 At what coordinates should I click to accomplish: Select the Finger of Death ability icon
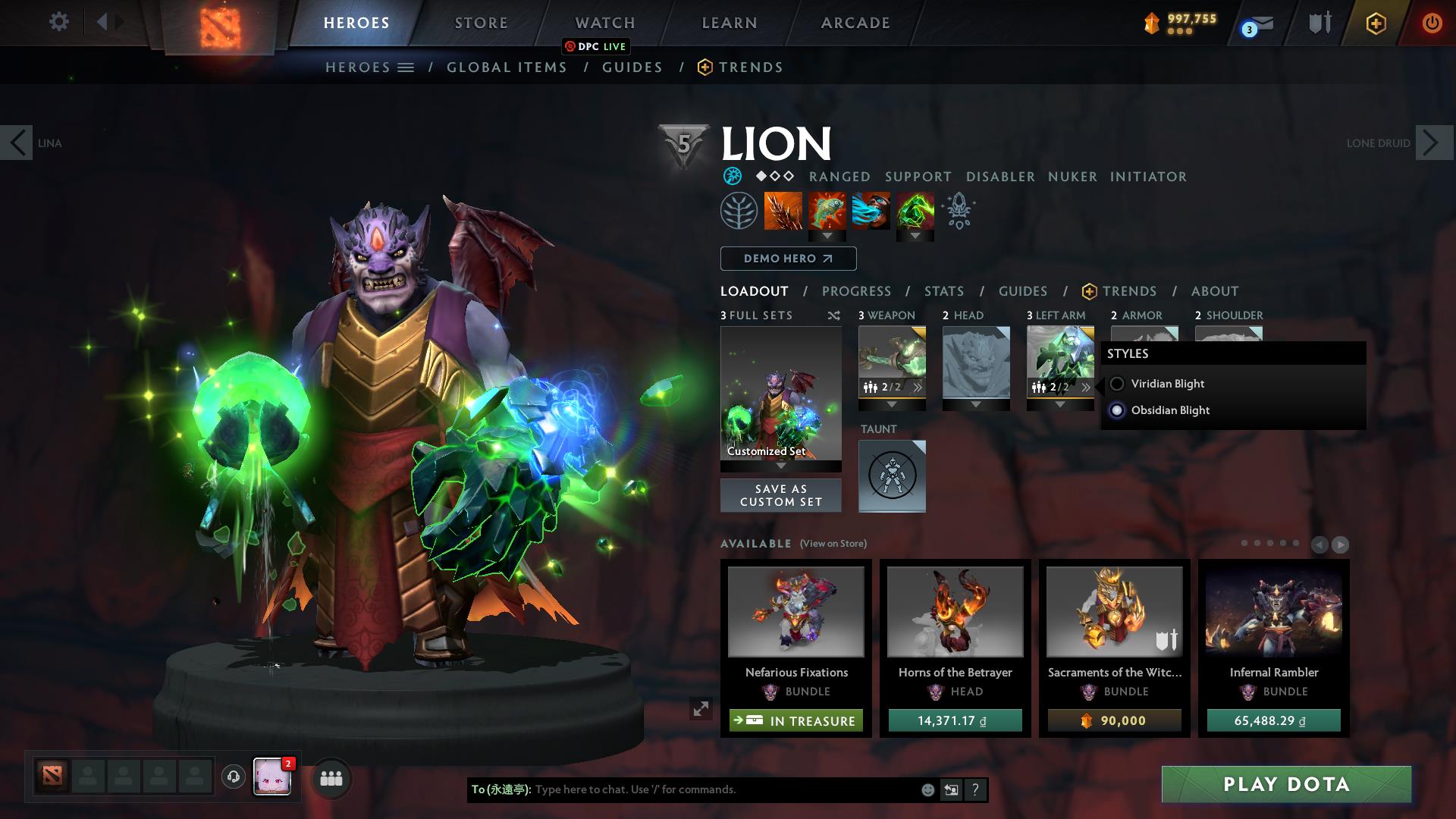point(915,212)
